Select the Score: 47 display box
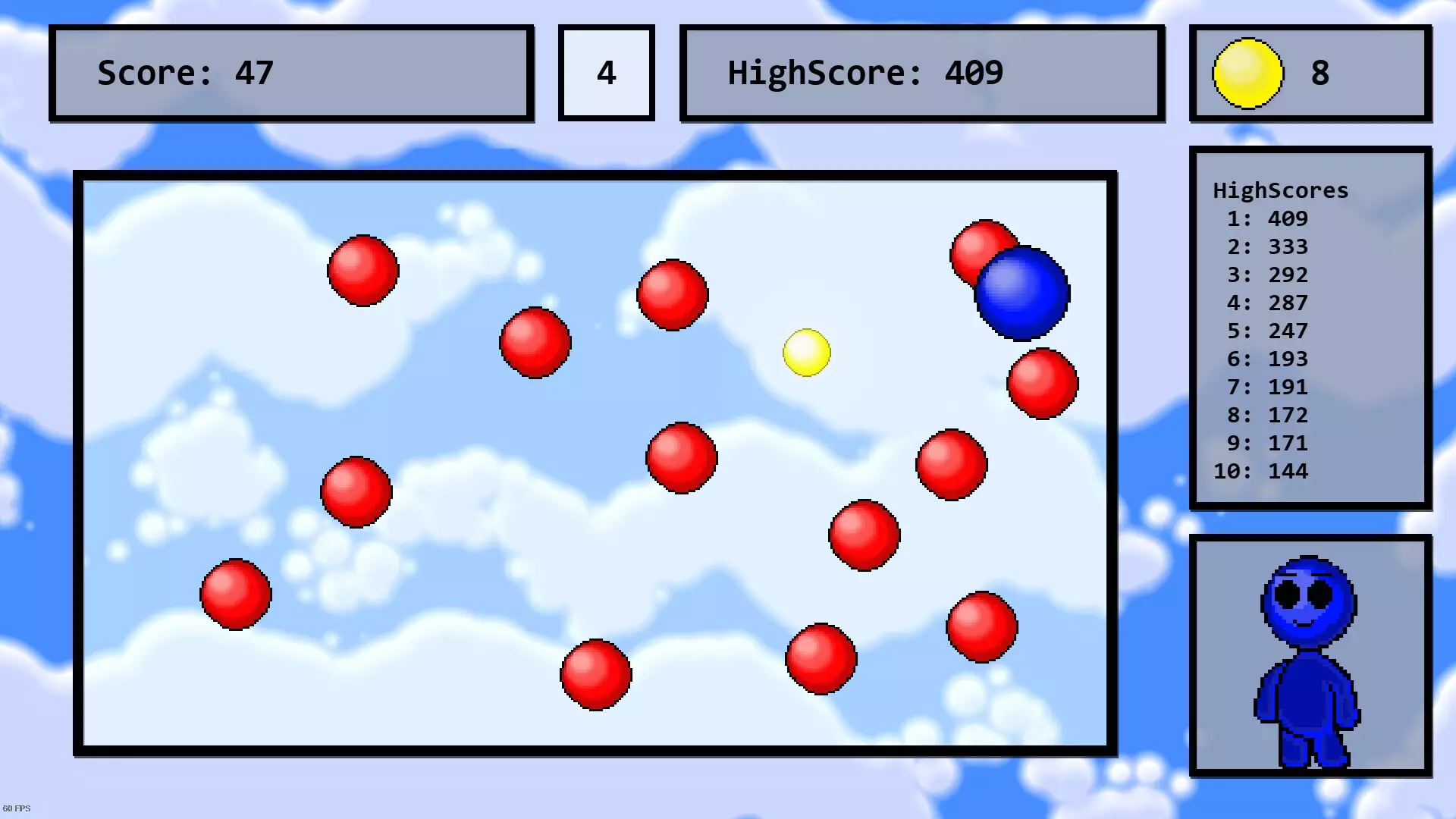This screenshot has height=819, width=1456. click(x=290, y=72)
